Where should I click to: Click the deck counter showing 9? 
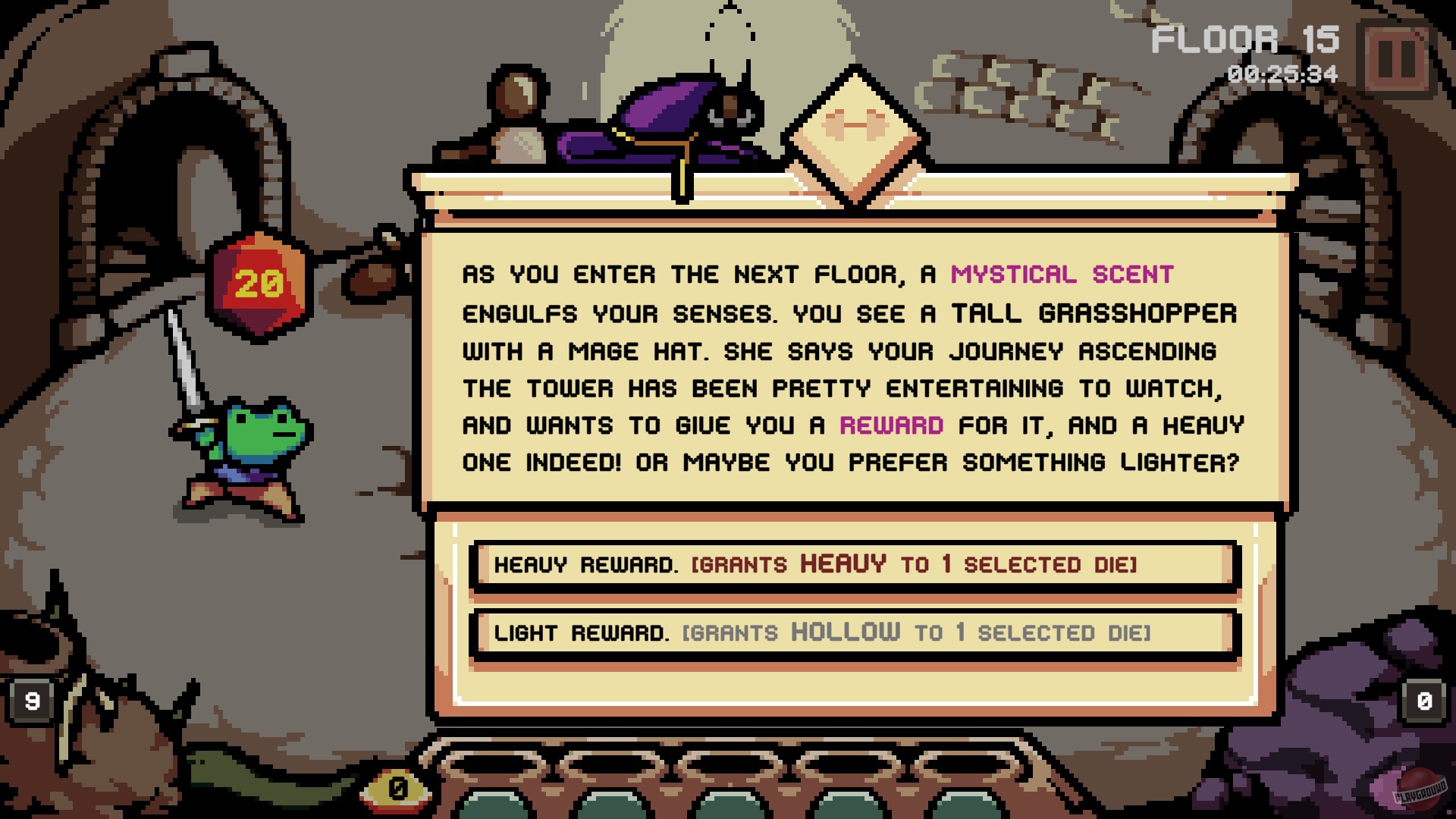coord(30,700)
